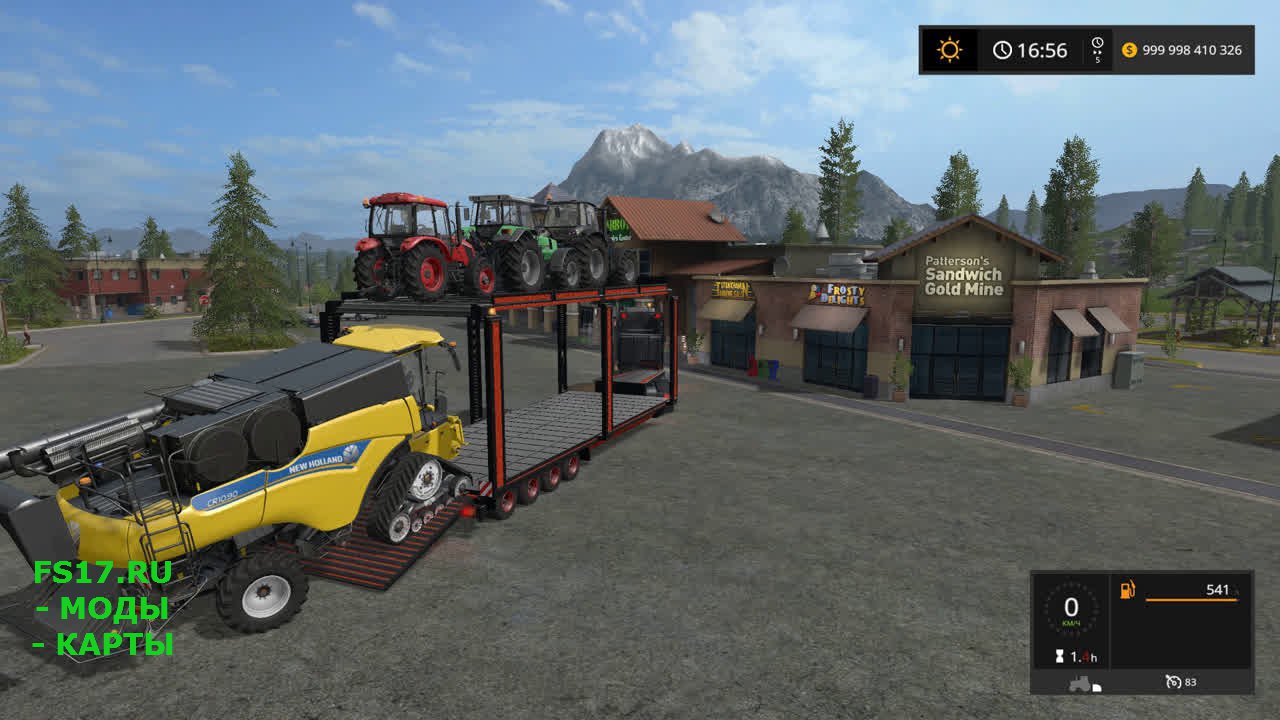Click the cruise control speedometer icon

1174,682
